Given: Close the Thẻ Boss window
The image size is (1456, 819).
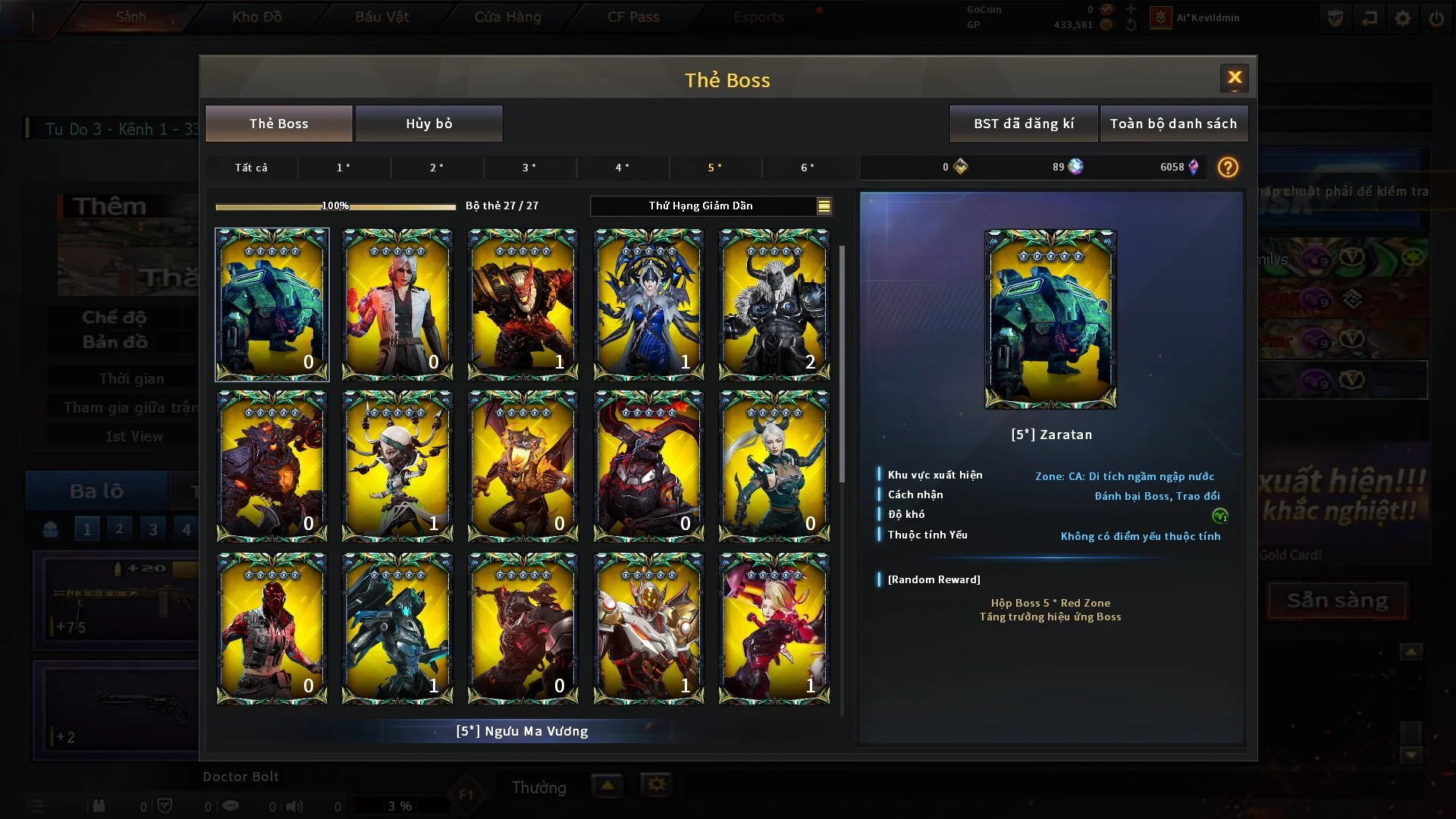Looking at the screenshot, I should [x=1234, y=77].
